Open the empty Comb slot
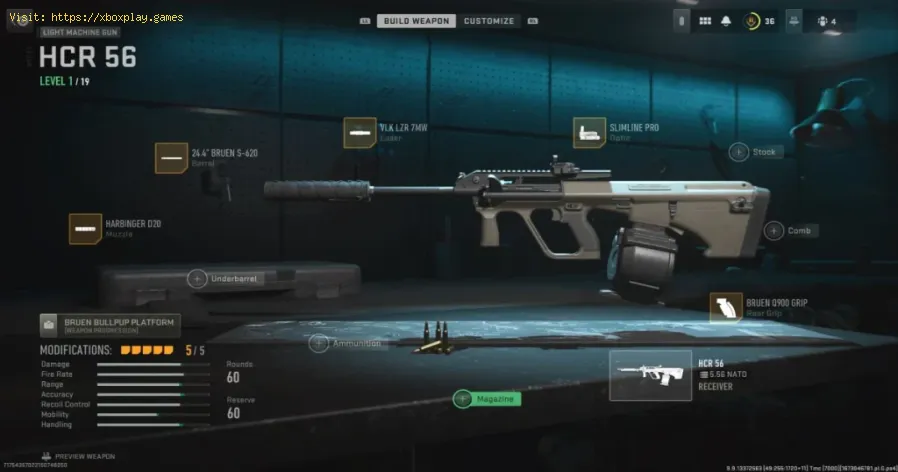 [774, 231]
